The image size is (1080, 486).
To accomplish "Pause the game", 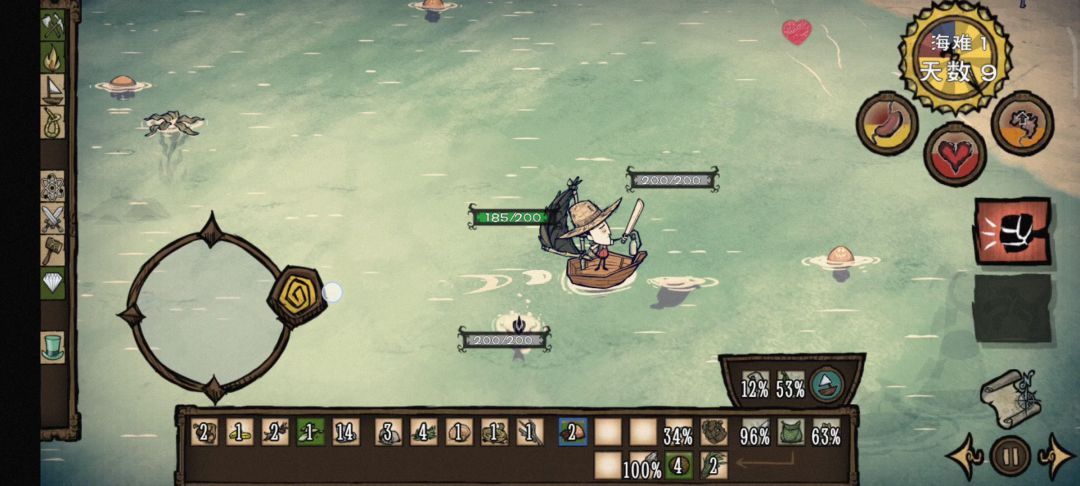I will 1010,457.
